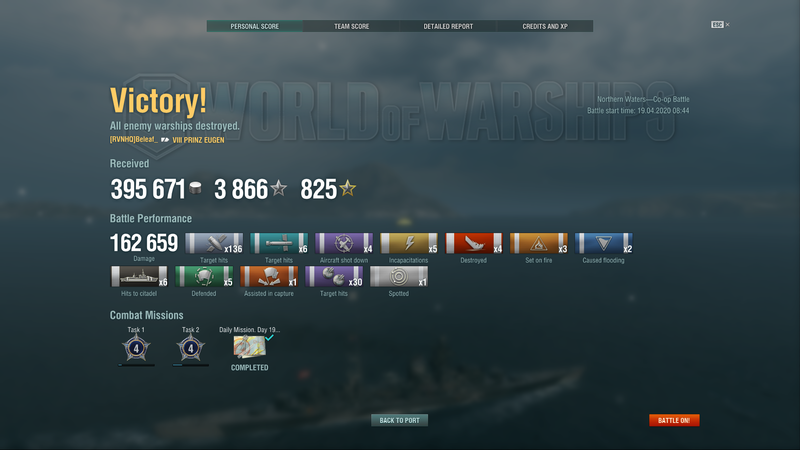800x450 pixels.
Task: Click the Spotted ribbon
Action: tap(399, 276)
